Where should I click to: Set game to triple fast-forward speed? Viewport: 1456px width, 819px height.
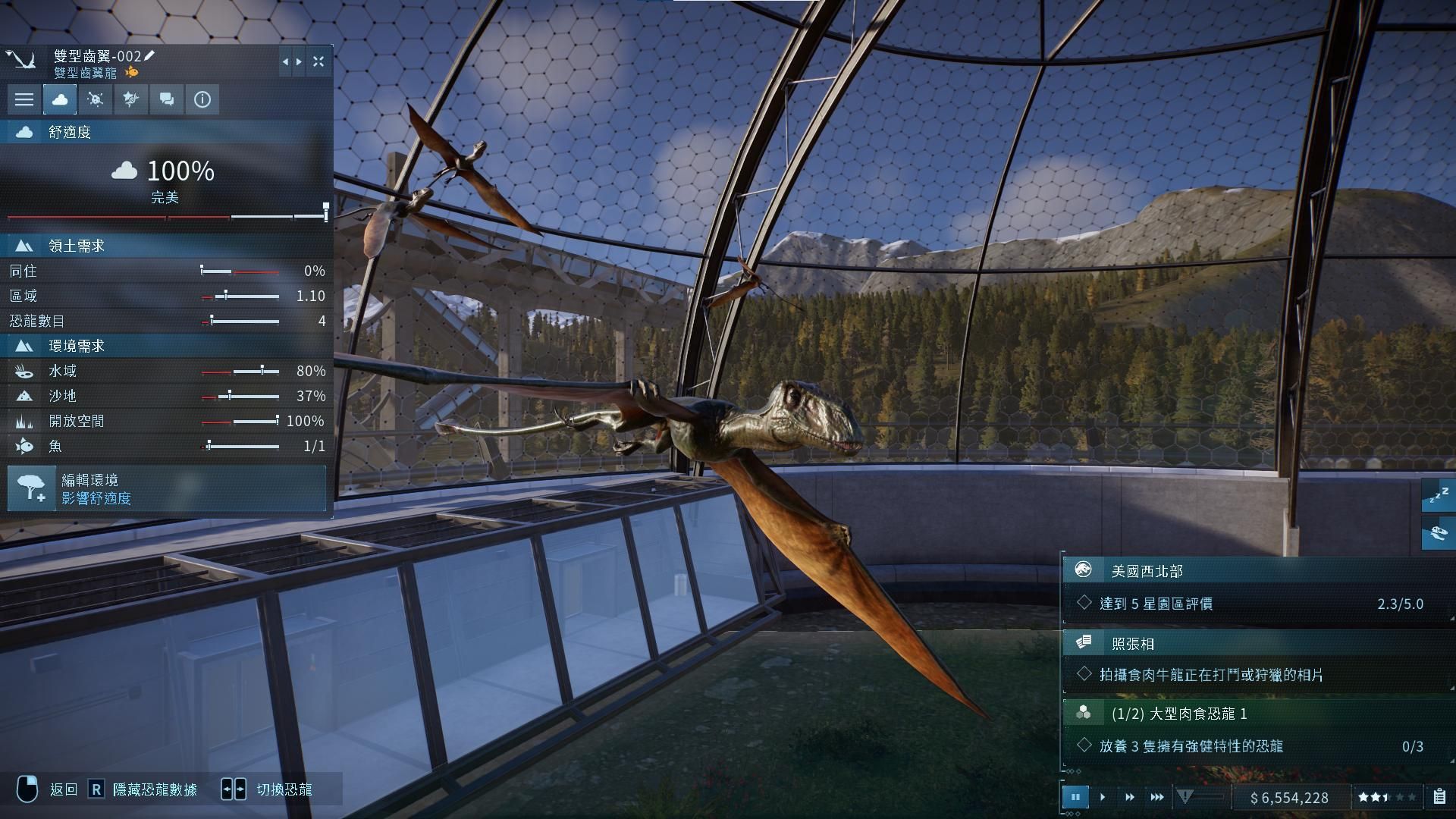pyautogui.click(x=1157, y=797)
